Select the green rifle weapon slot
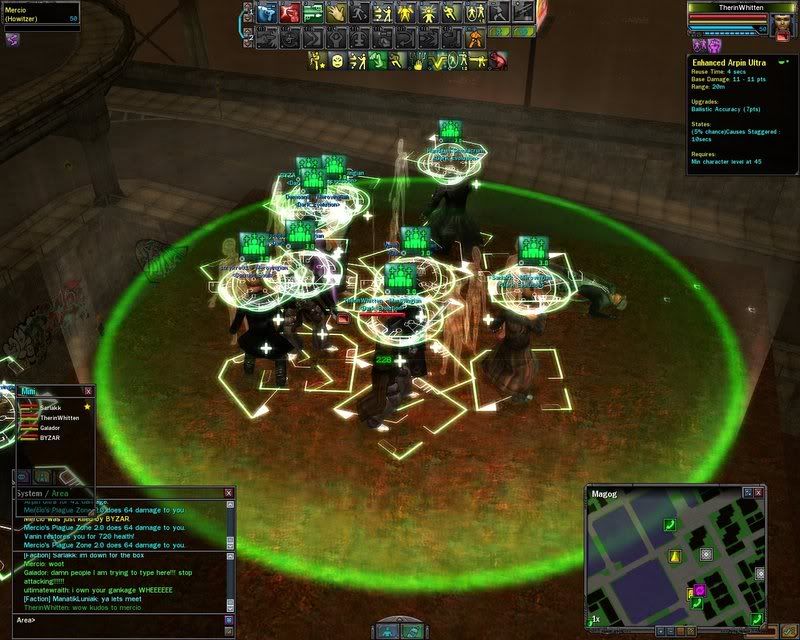This screenshot has width=800, height=640. (x=312, y=14)
